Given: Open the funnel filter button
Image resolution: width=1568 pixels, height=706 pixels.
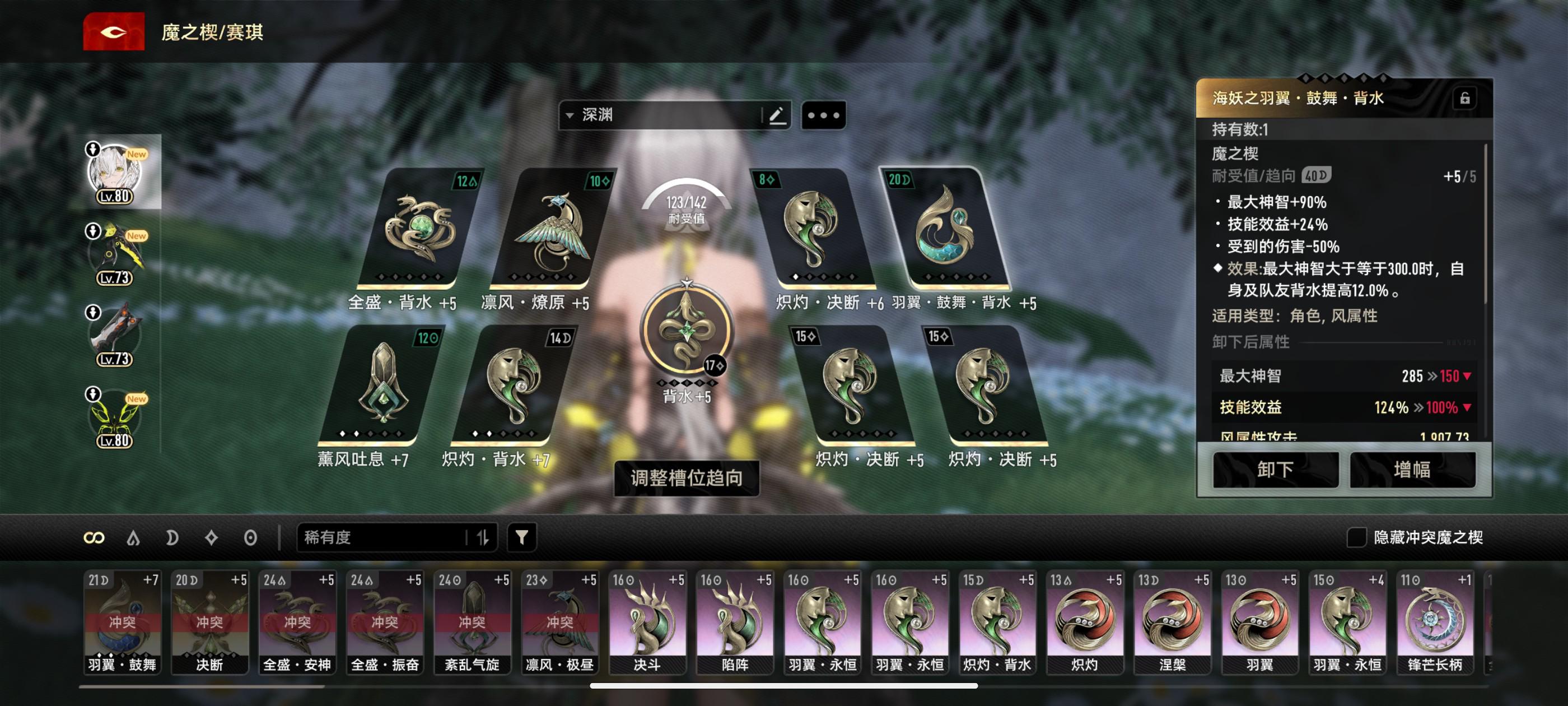Looking at the screenshot, I should (x=522, y=537).
